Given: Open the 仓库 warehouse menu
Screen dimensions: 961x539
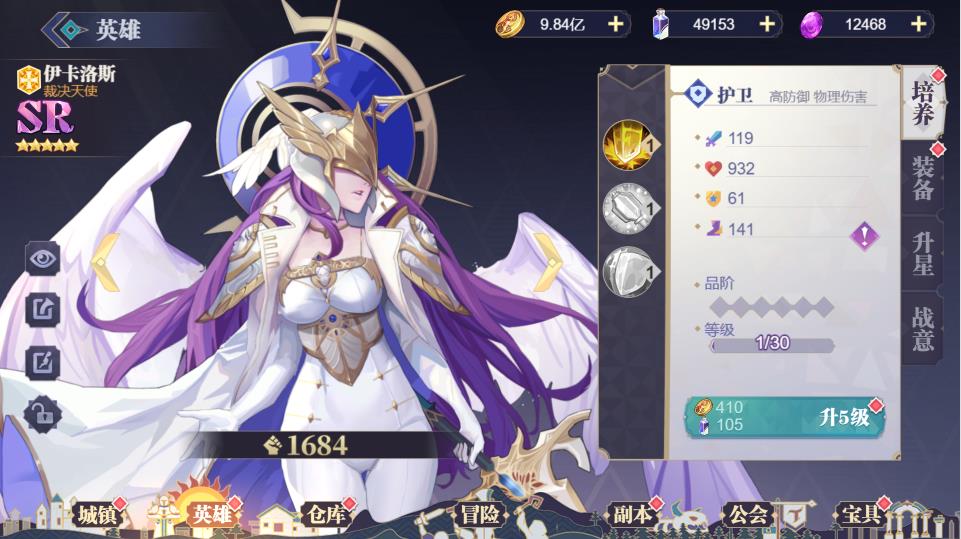Looking at the screenshot, I should (x=323, y=514).
